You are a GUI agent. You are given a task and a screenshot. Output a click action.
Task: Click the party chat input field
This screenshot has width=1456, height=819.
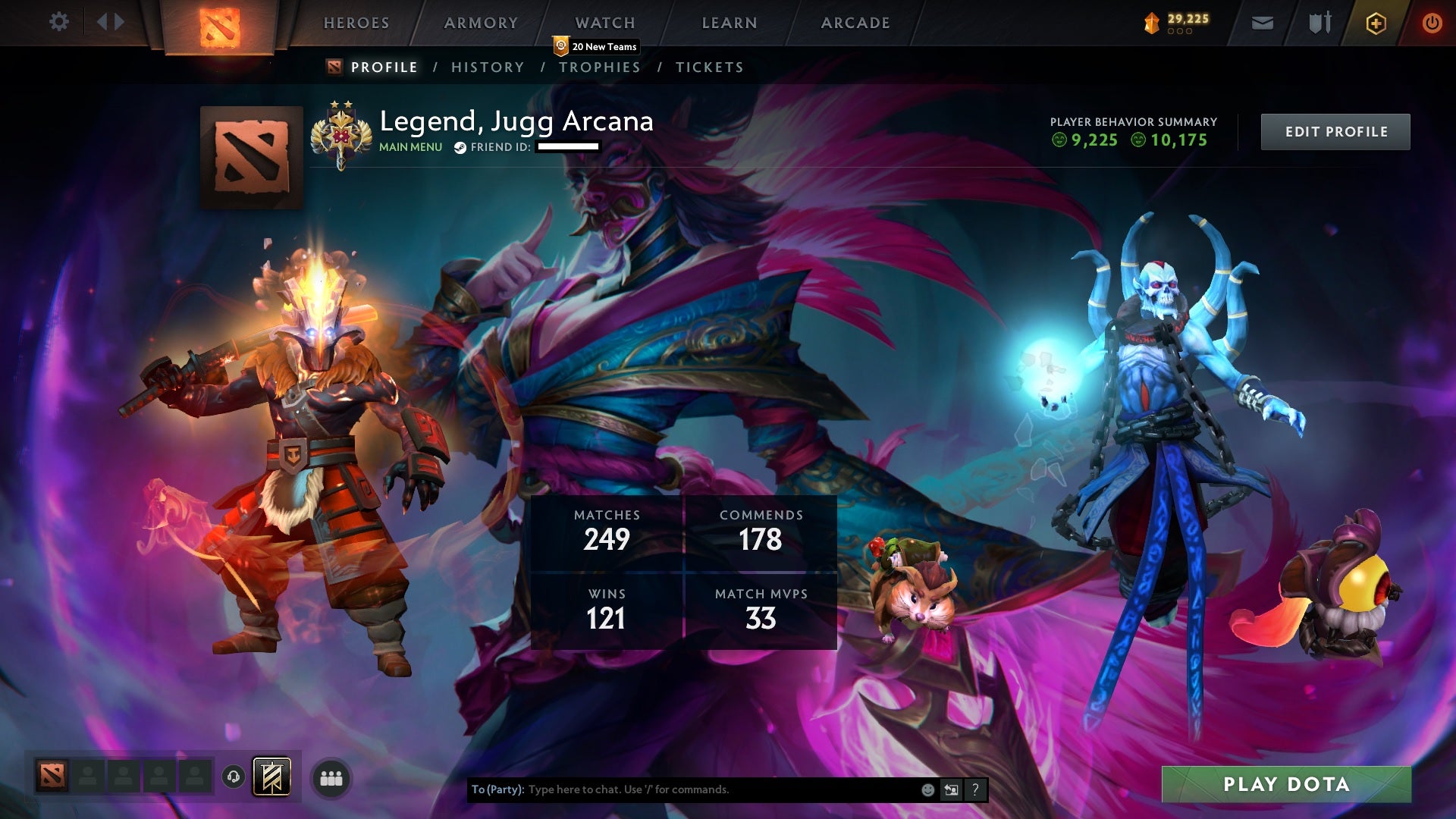coord(682,789)
